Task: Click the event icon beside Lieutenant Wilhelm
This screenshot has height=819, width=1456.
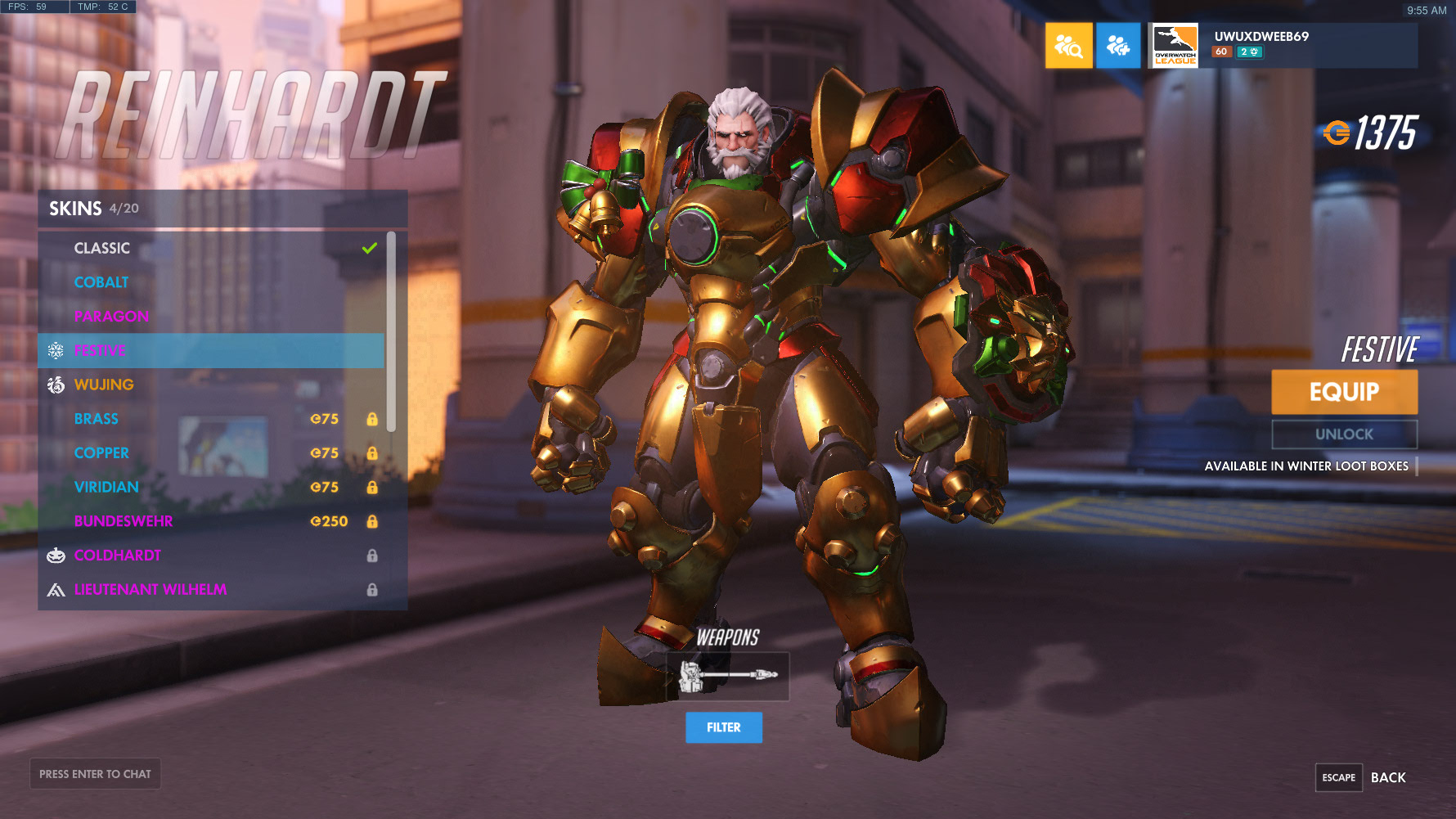Action: click(x=56, y=589)
